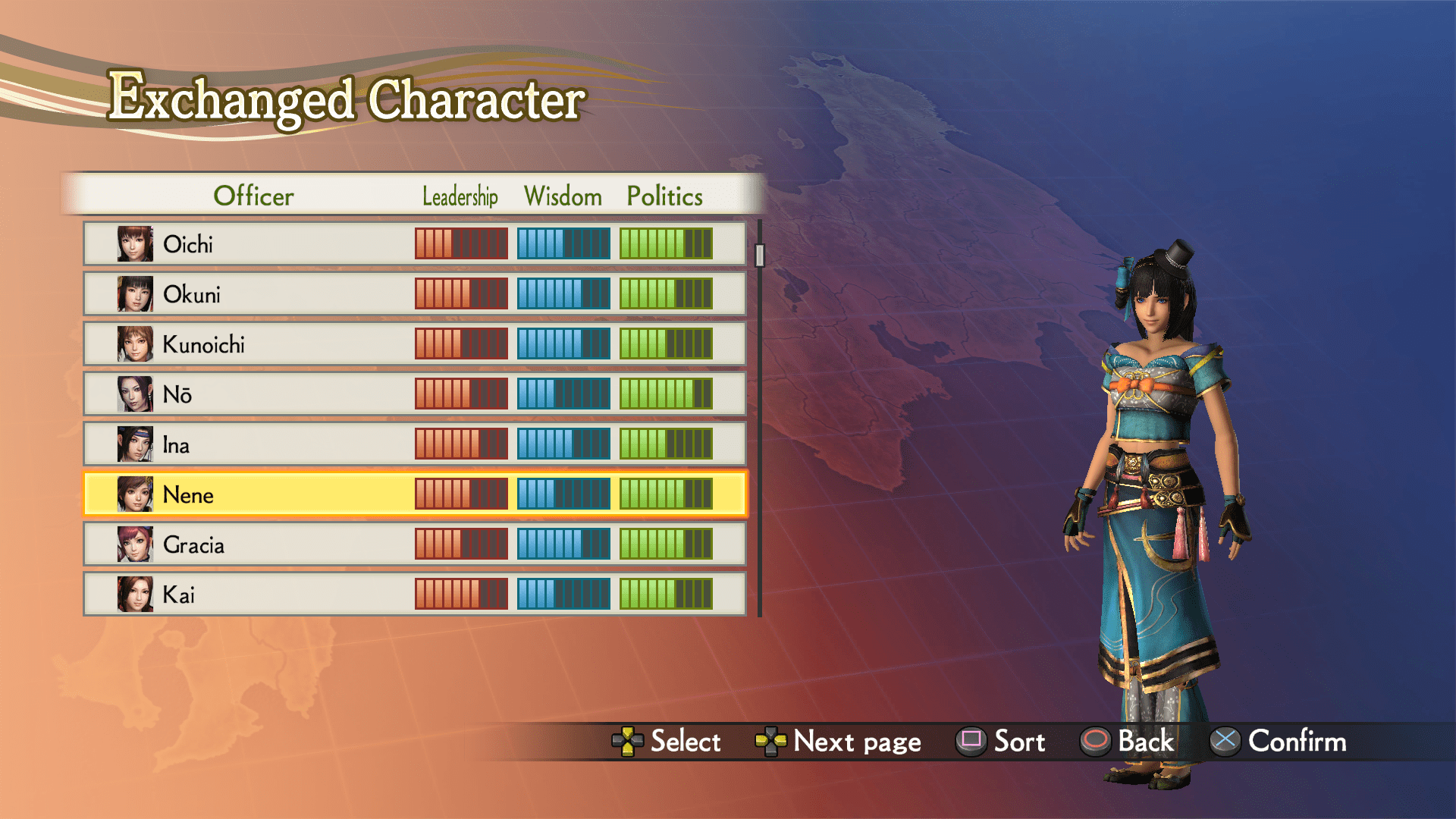Click the Politics column header

click(x=664, y=196)
